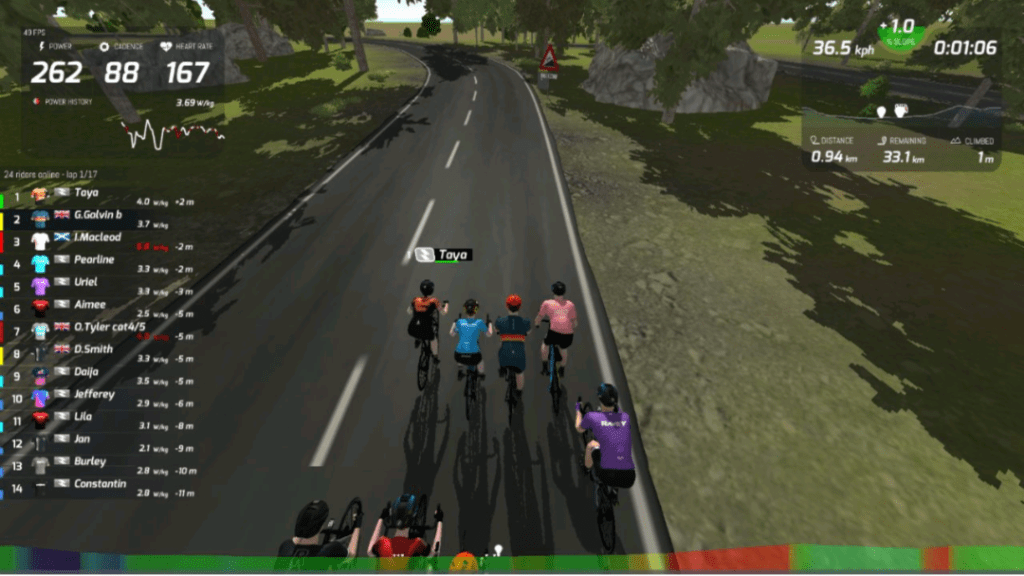Click the course progress bar
This screenshot has width=1024, height=576.
pyautogui.click(x=512, y=559)
